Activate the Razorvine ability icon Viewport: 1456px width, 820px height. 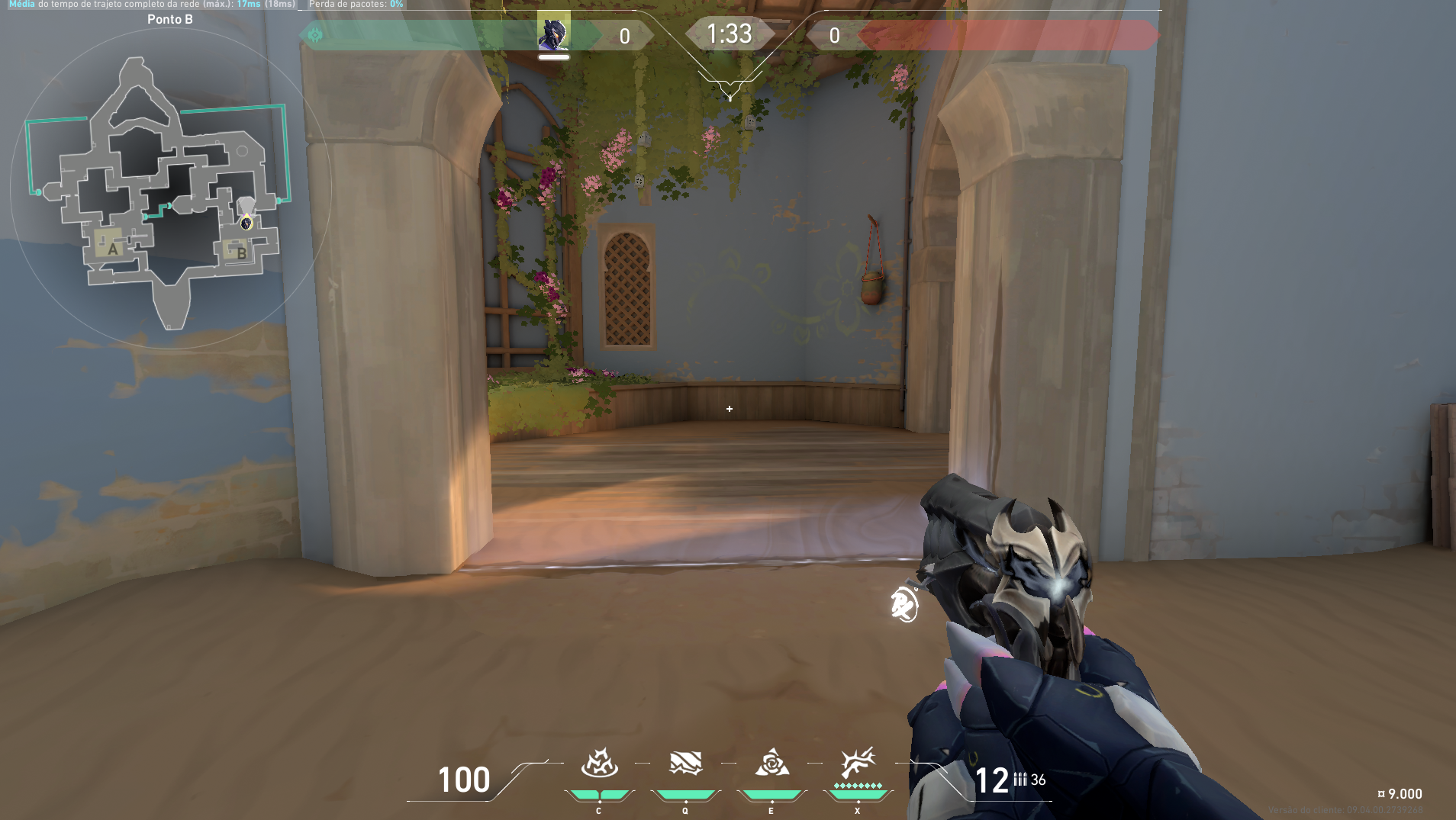click(599, 763)
